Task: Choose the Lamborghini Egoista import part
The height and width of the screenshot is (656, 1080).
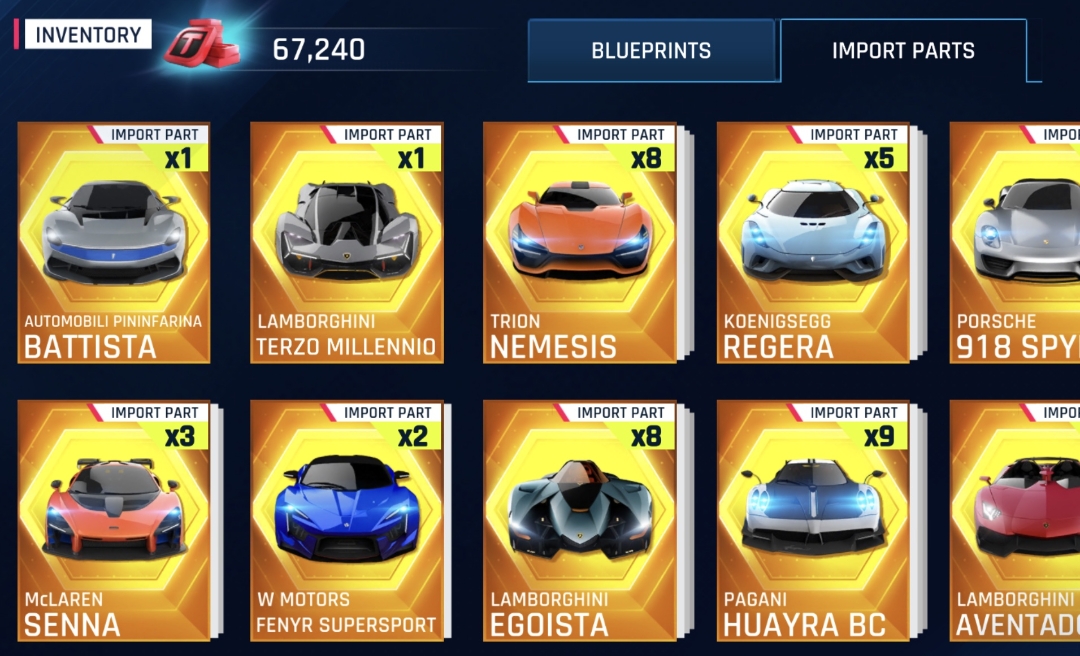Action: 580,520
